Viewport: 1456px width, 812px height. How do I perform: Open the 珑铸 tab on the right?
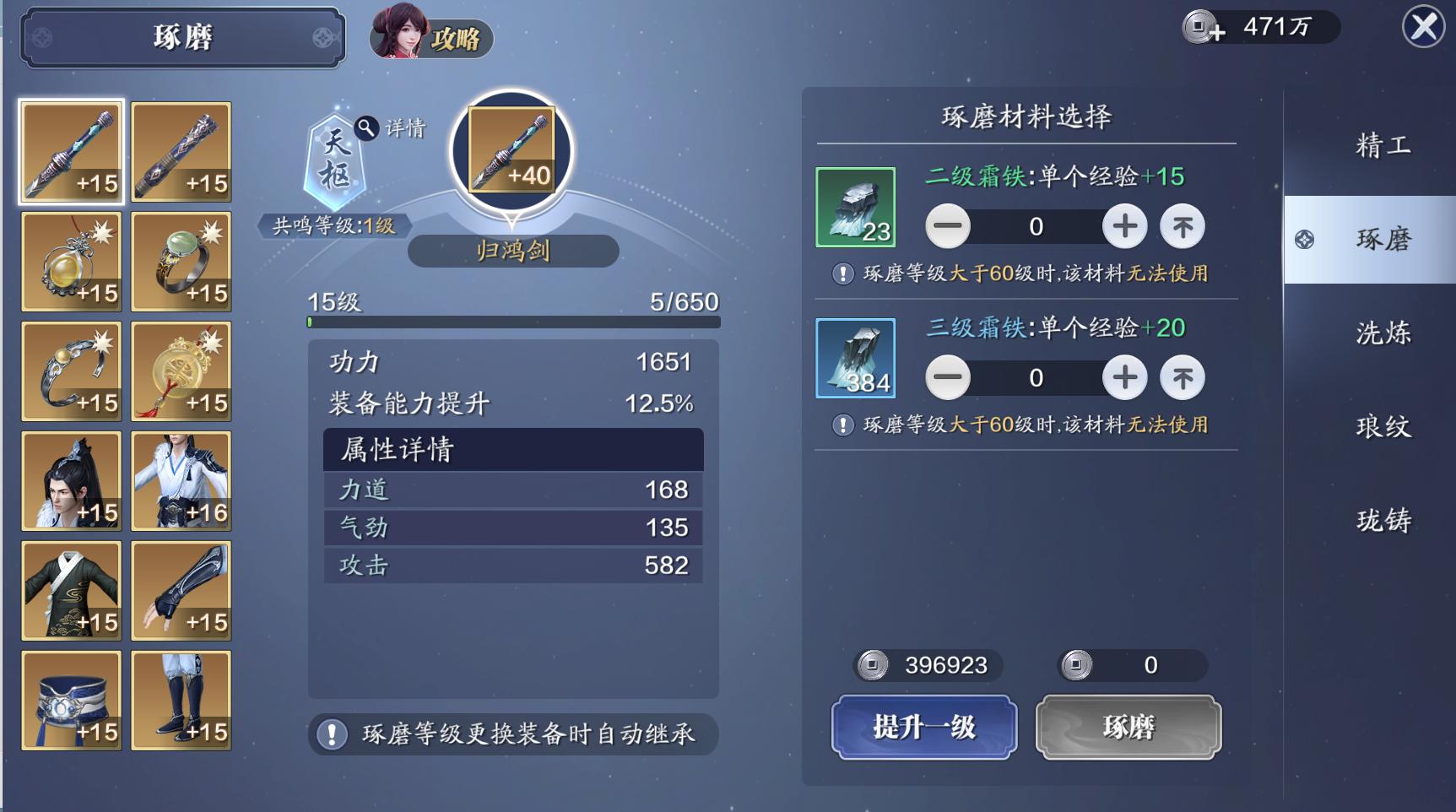tap(1386, 521)
